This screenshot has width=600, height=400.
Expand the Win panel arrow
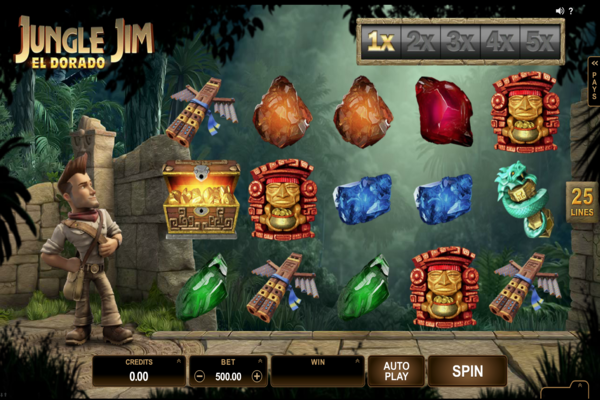point(356,358)
